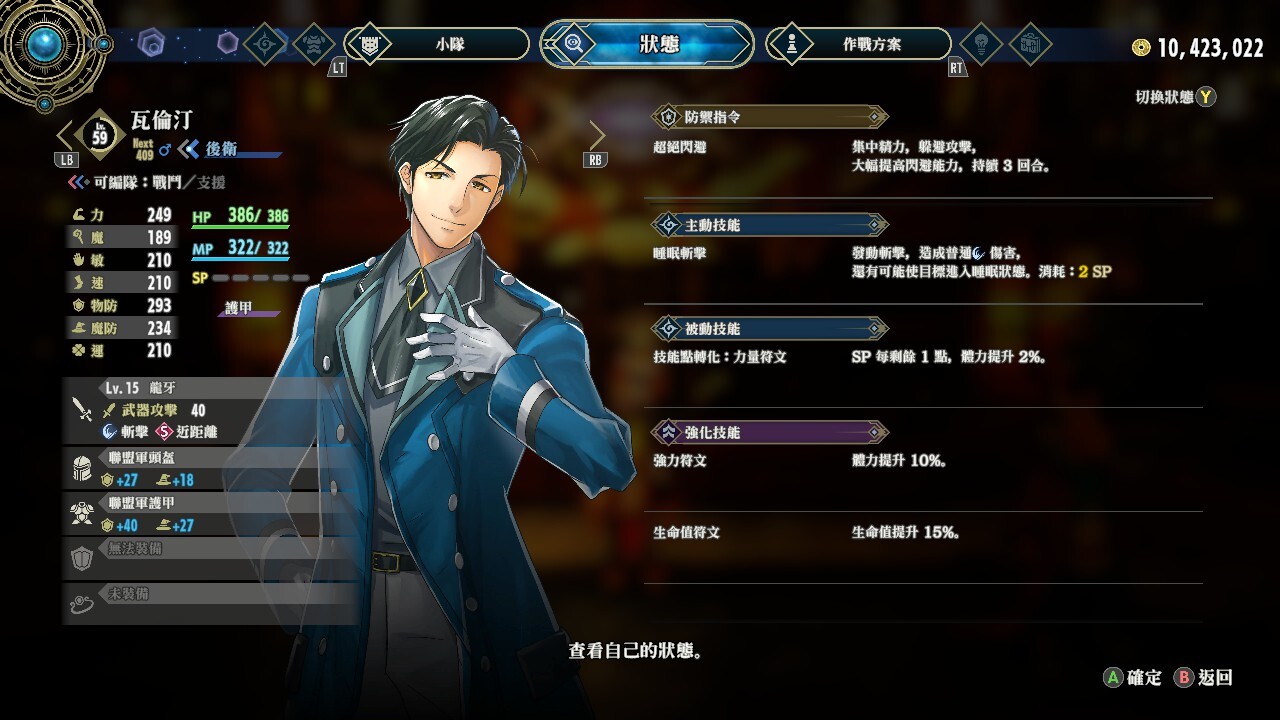This screenshot has height=720, width=1280.
Task: Select the 聯盟軍護甲 armor slot
Action: click(210, 515)
